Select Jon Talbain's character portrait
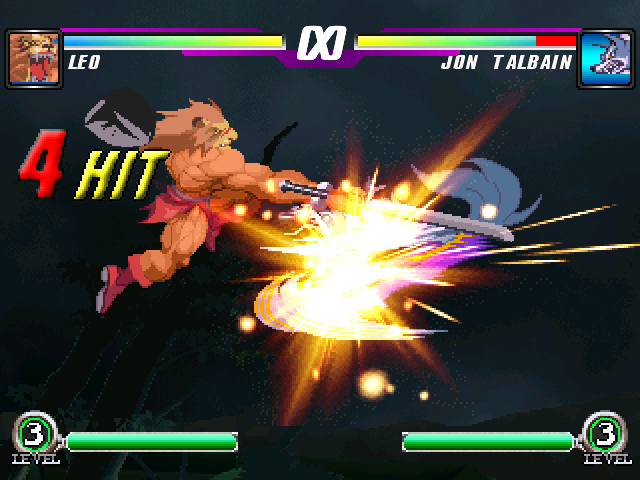The height and width of the screenshot is (480, 640). pos(606,59)
